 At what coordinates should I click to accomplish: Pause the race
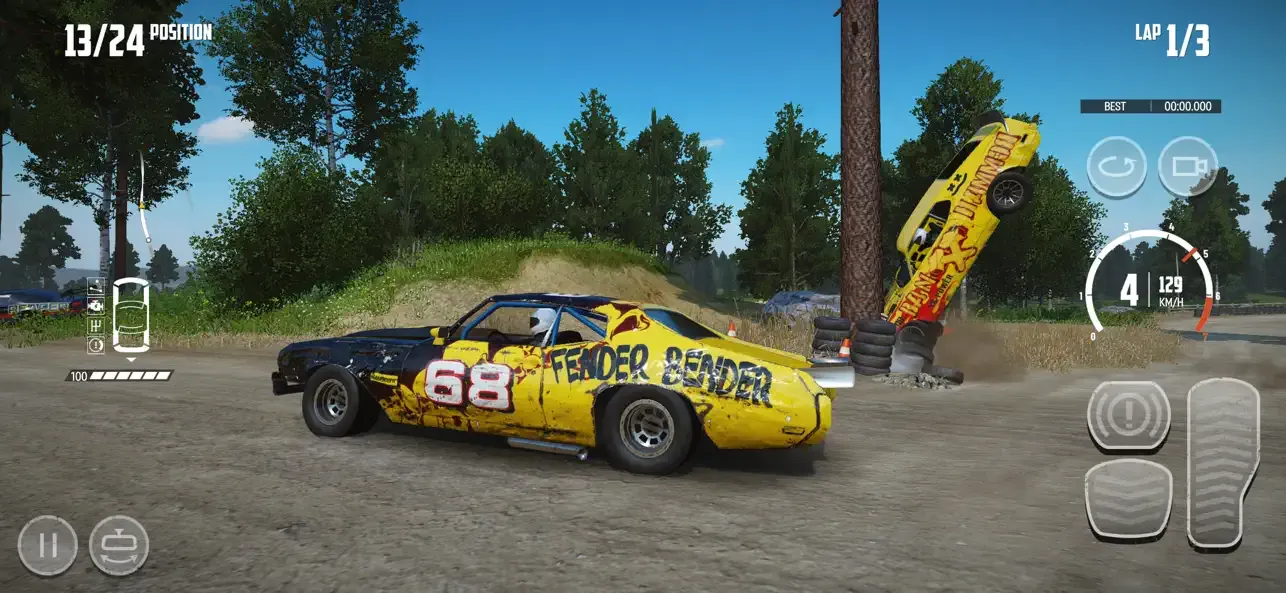click(x=47, y=546)
